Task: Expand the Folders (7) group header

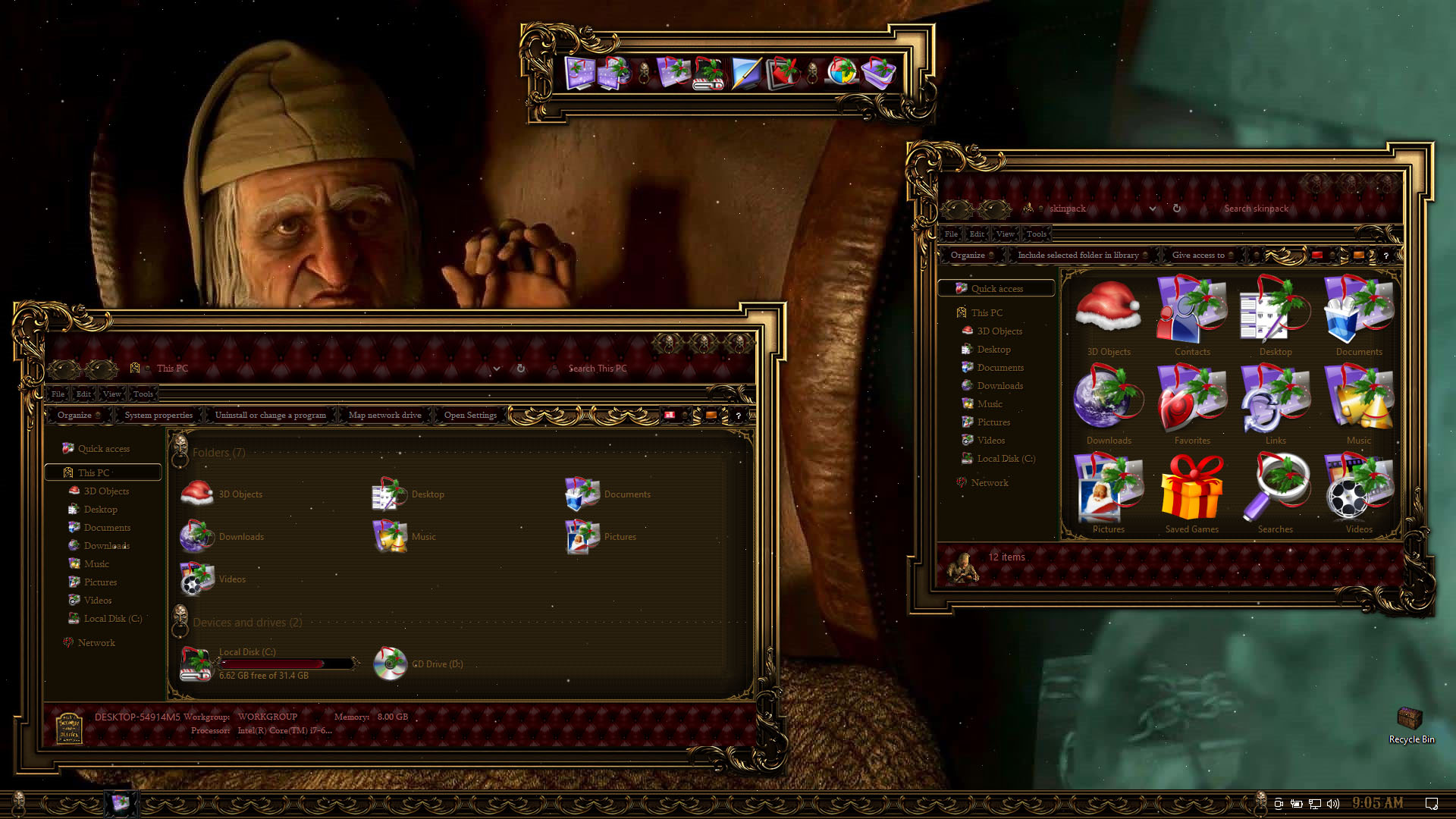Action: pos(218,453)
